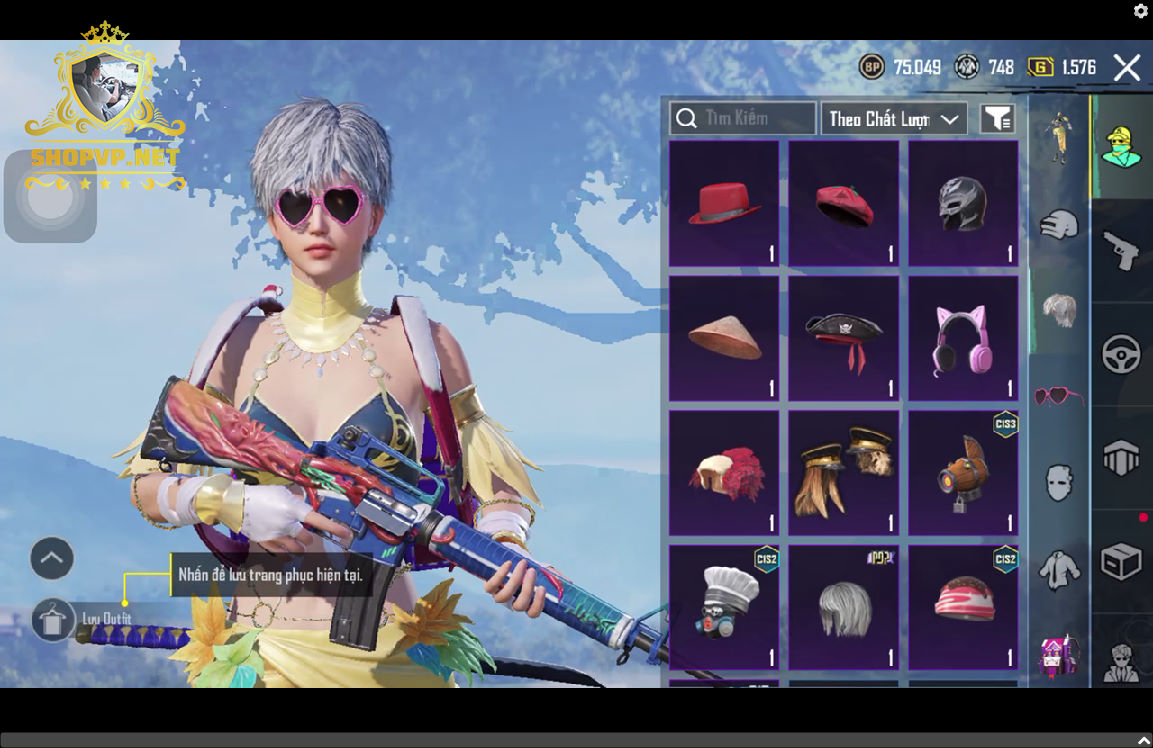1153x748 pixels.
Task: Select the red fedora hat item
Action: [724, 204]
